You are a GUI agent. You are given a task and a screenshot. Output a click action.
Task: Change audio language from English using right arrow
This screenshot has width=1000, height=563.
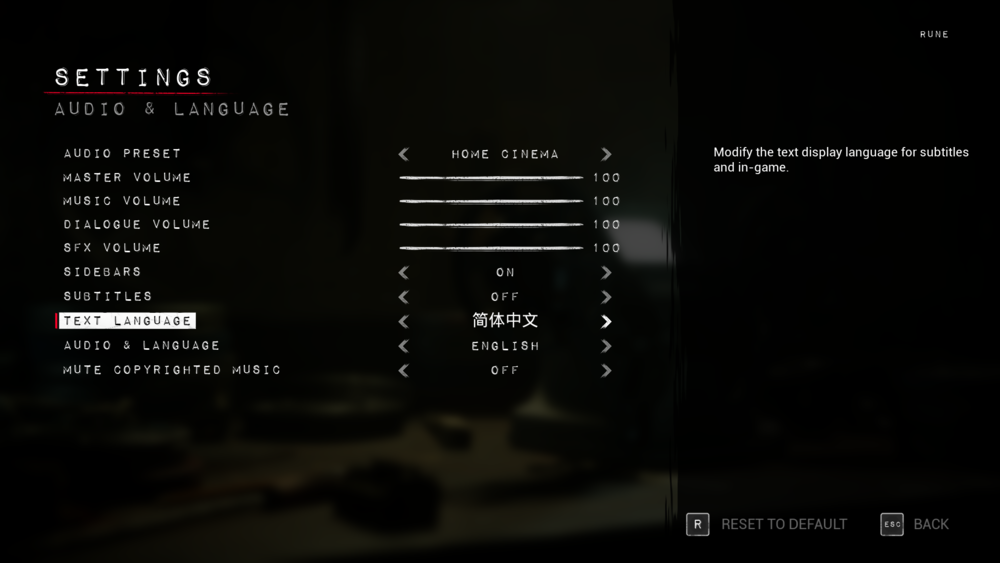point(606,346)
